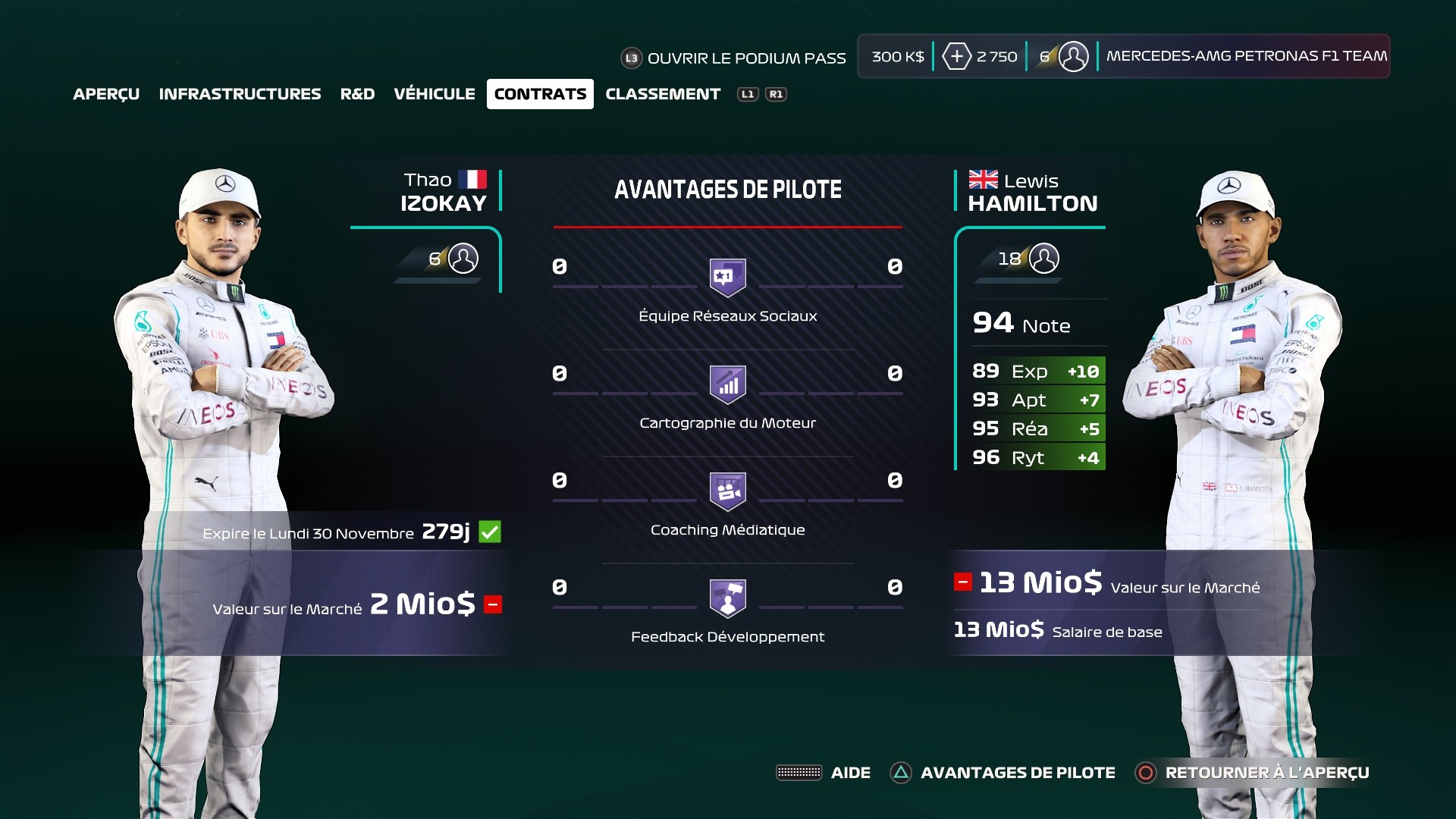
Task: Toggle the red minus beside Hamilton's market value
Action: [963, 582]
